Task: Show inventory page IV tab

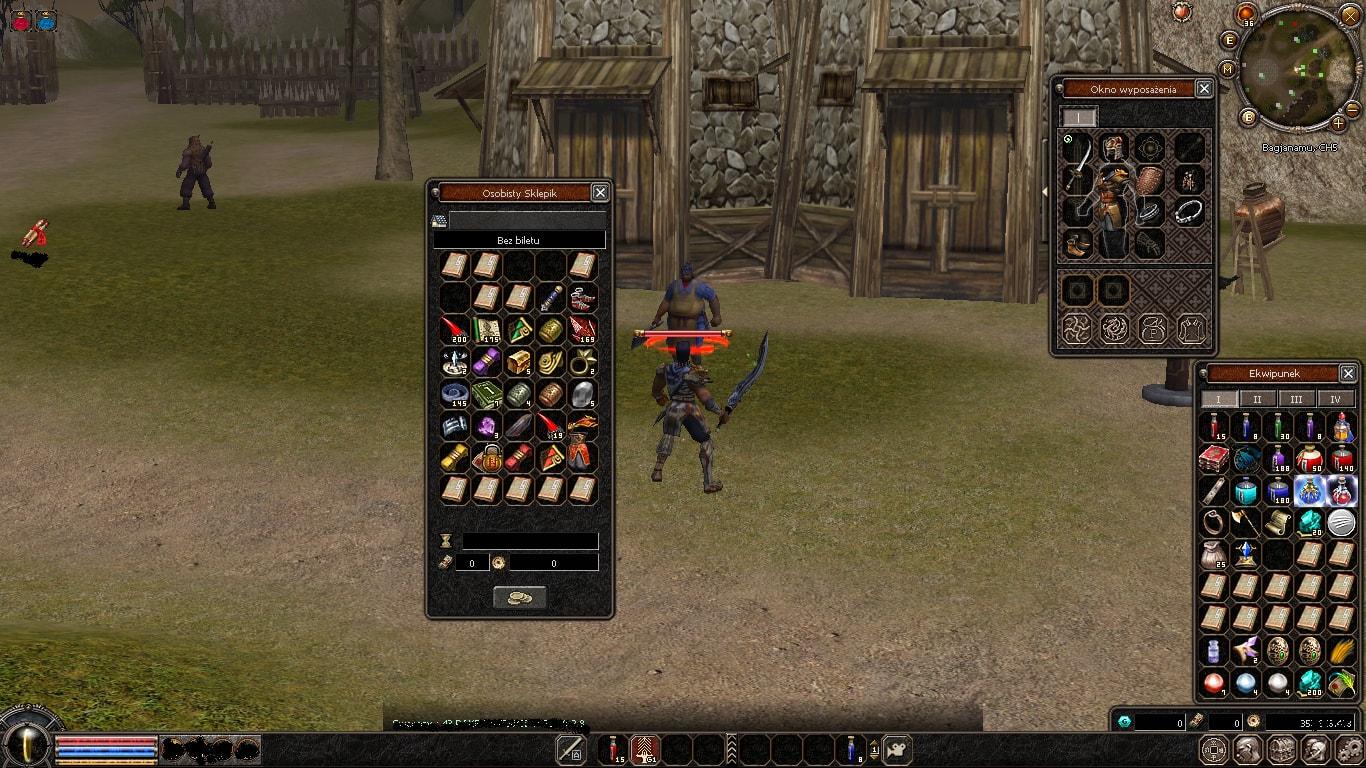Action: (1335, 399)
